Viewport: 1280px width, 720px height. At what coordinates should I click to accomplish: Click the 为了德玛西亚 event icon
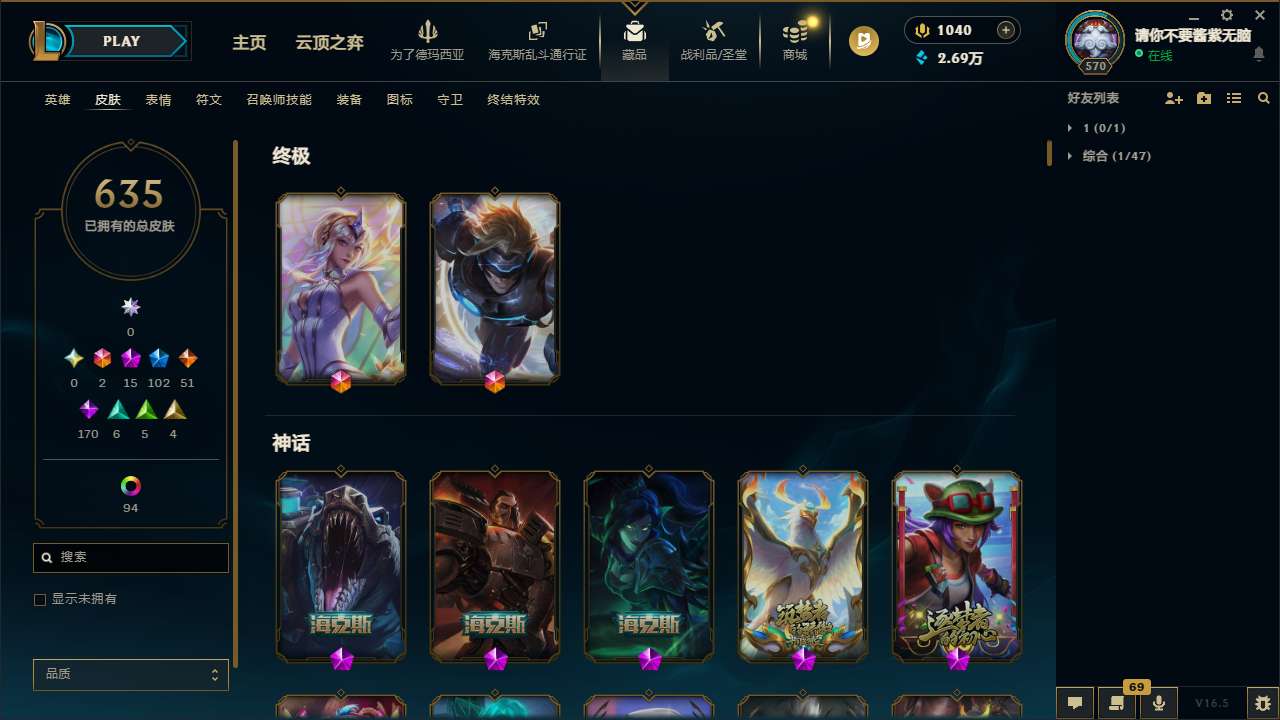(x=428, y=40)
